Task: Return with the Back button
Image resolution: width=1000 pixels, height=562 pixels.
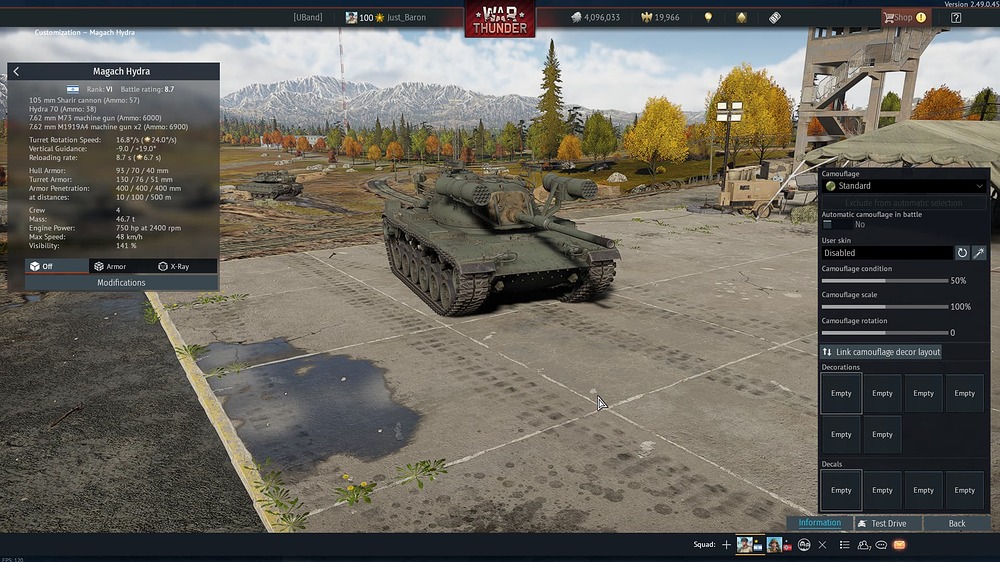Action: (957, 523)
